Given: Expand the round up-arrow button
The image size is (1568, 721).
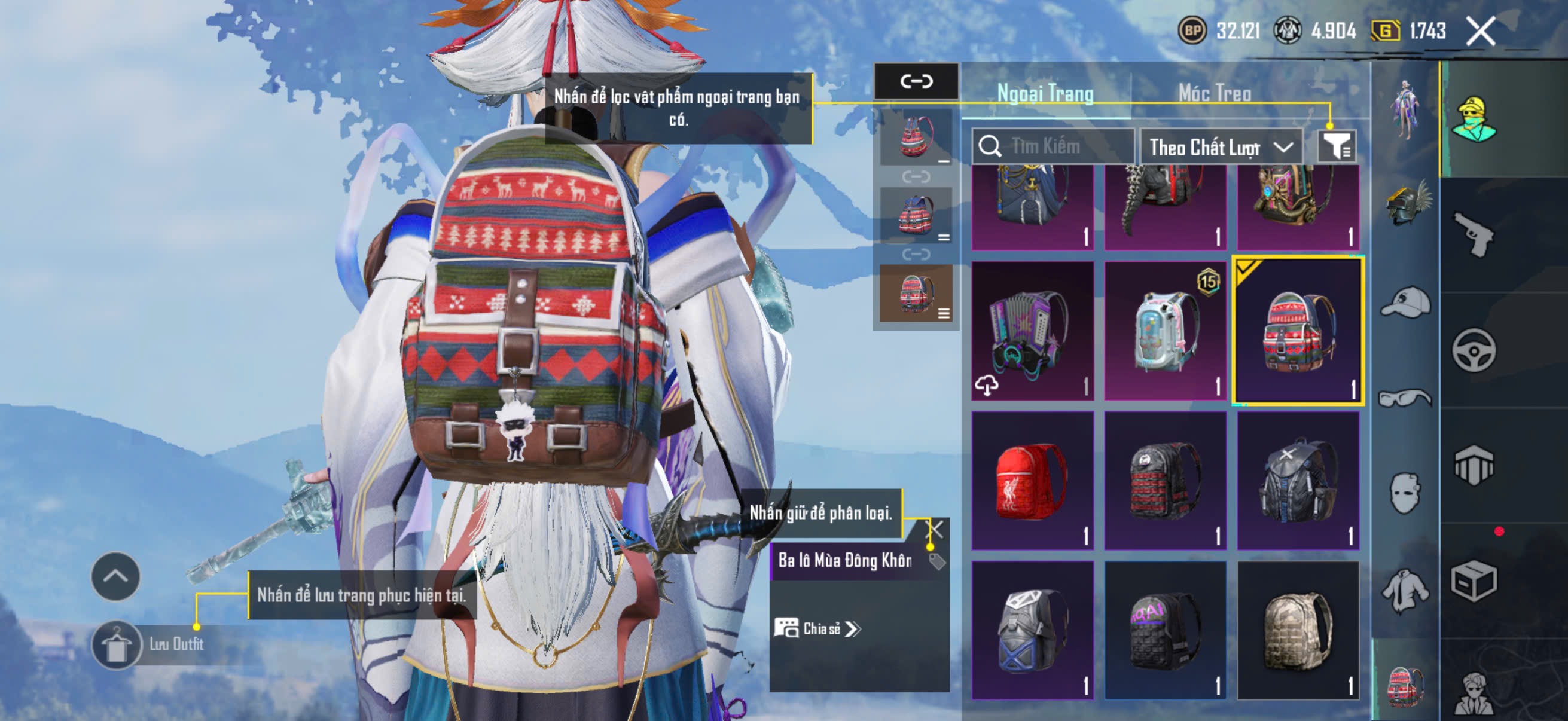Looking at the screenshot, I should [115, 576].
